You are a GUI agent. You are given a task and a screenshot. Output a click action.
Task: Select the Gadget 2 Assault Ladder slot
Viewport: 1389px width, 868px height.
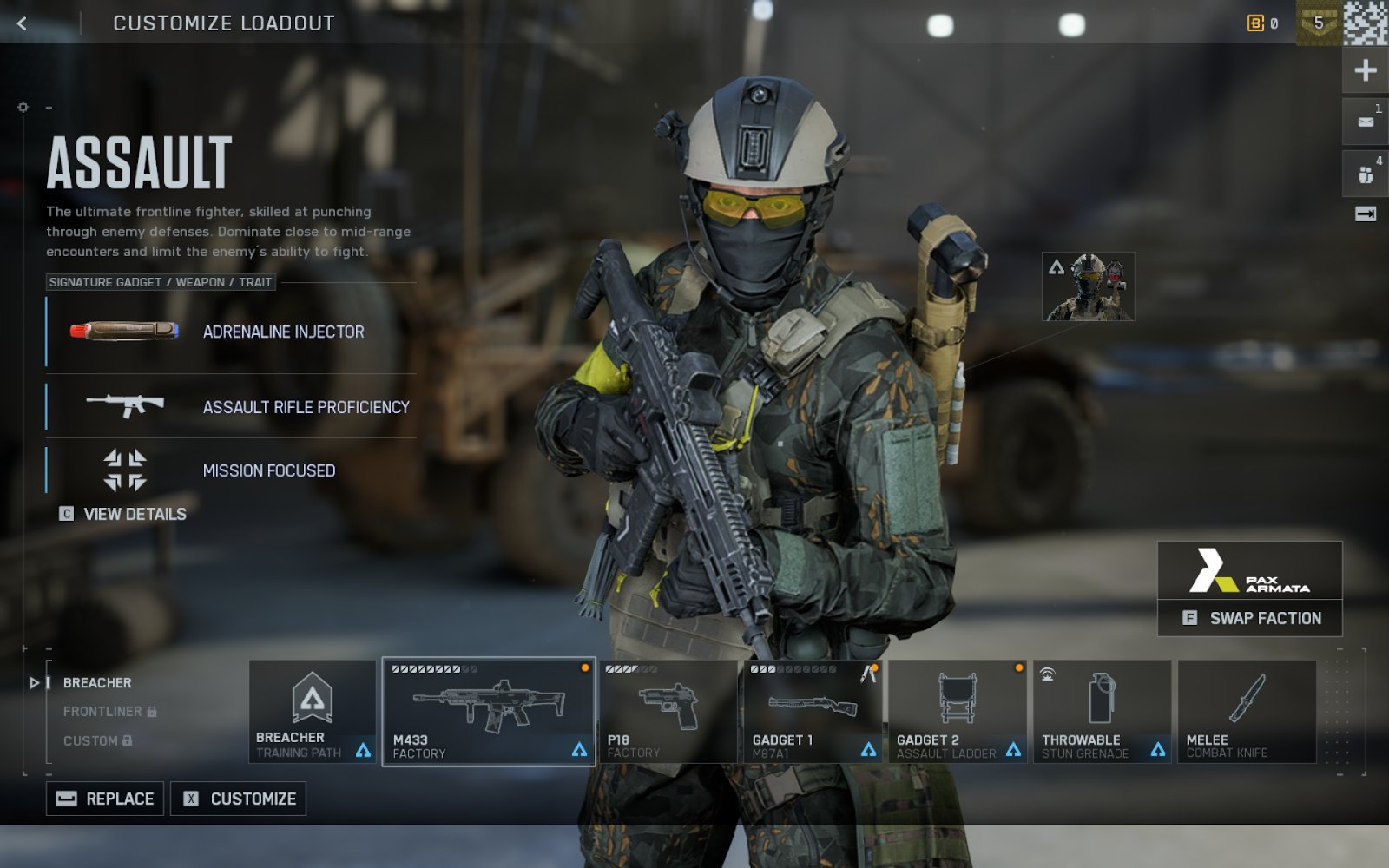(x=957, y=712)
